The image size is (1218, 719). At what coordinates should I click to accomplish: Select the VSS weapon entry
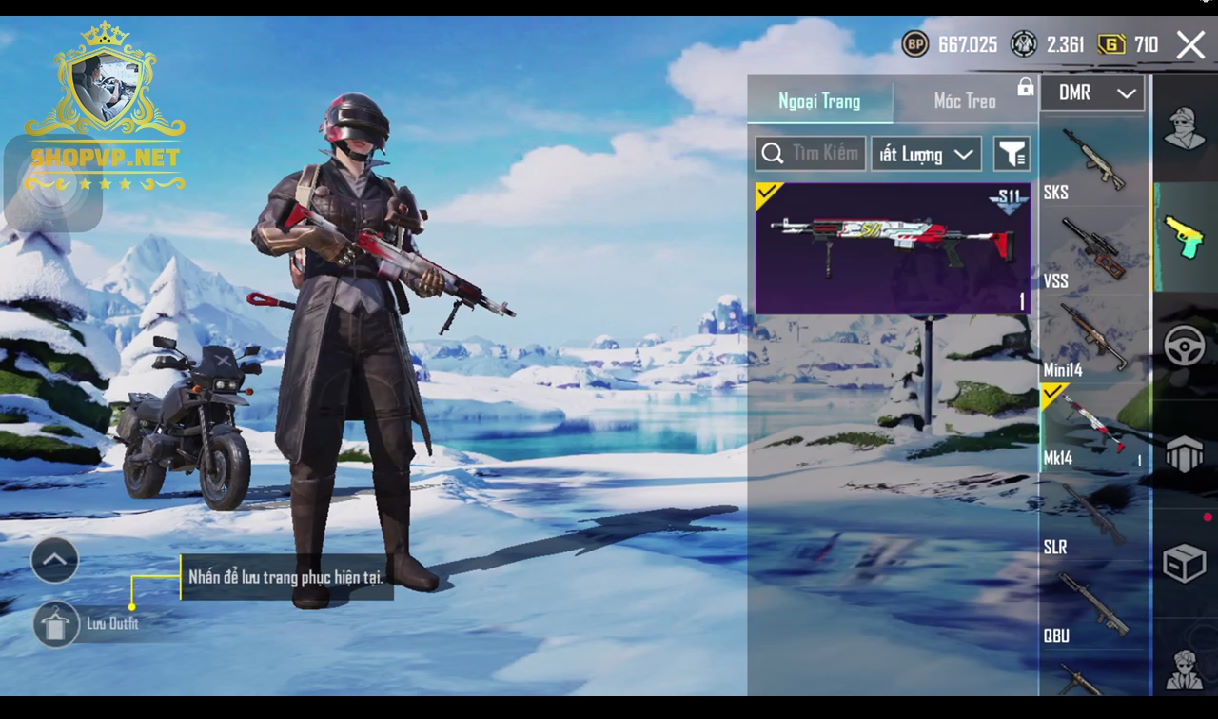pos(1094,251)
